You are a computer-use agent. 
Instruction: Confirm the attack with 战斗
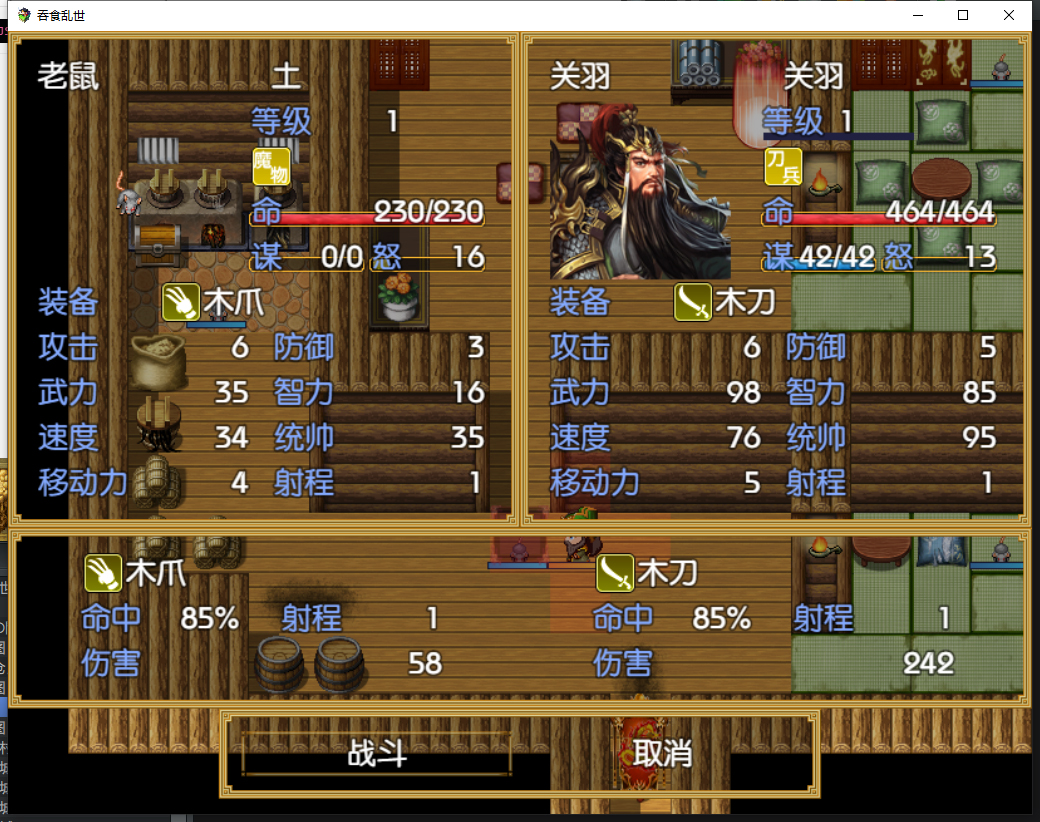[x=377, y=753]
